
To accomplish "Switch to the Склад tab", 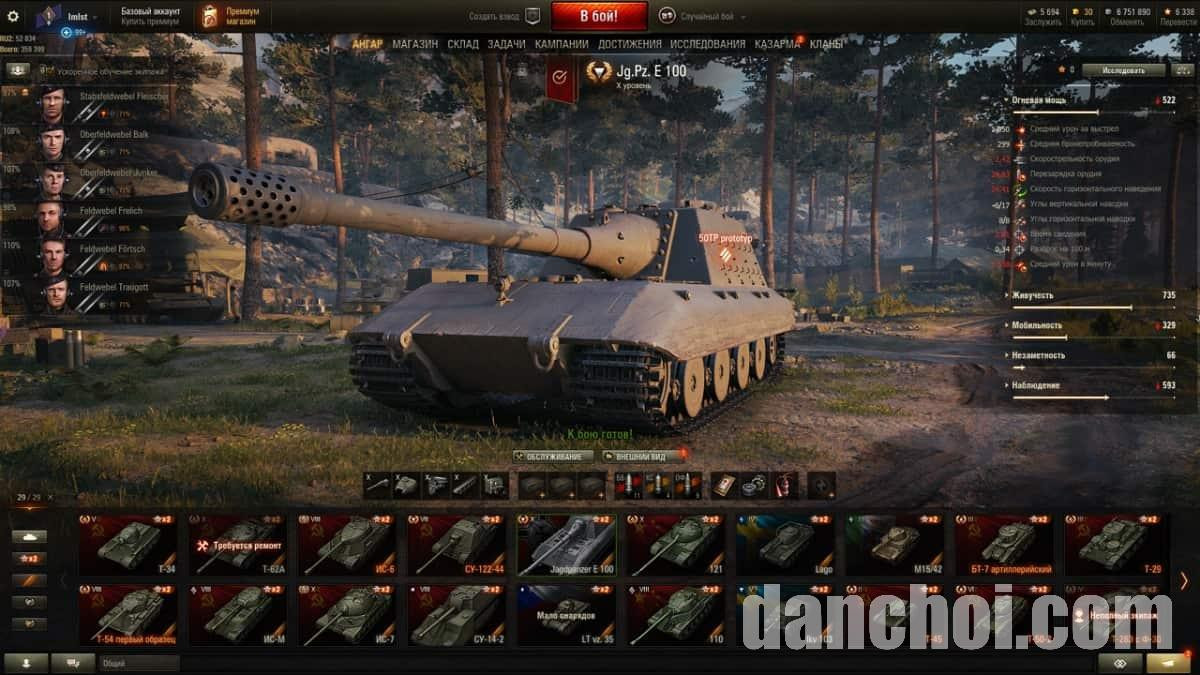I will [x=463, y=44].
